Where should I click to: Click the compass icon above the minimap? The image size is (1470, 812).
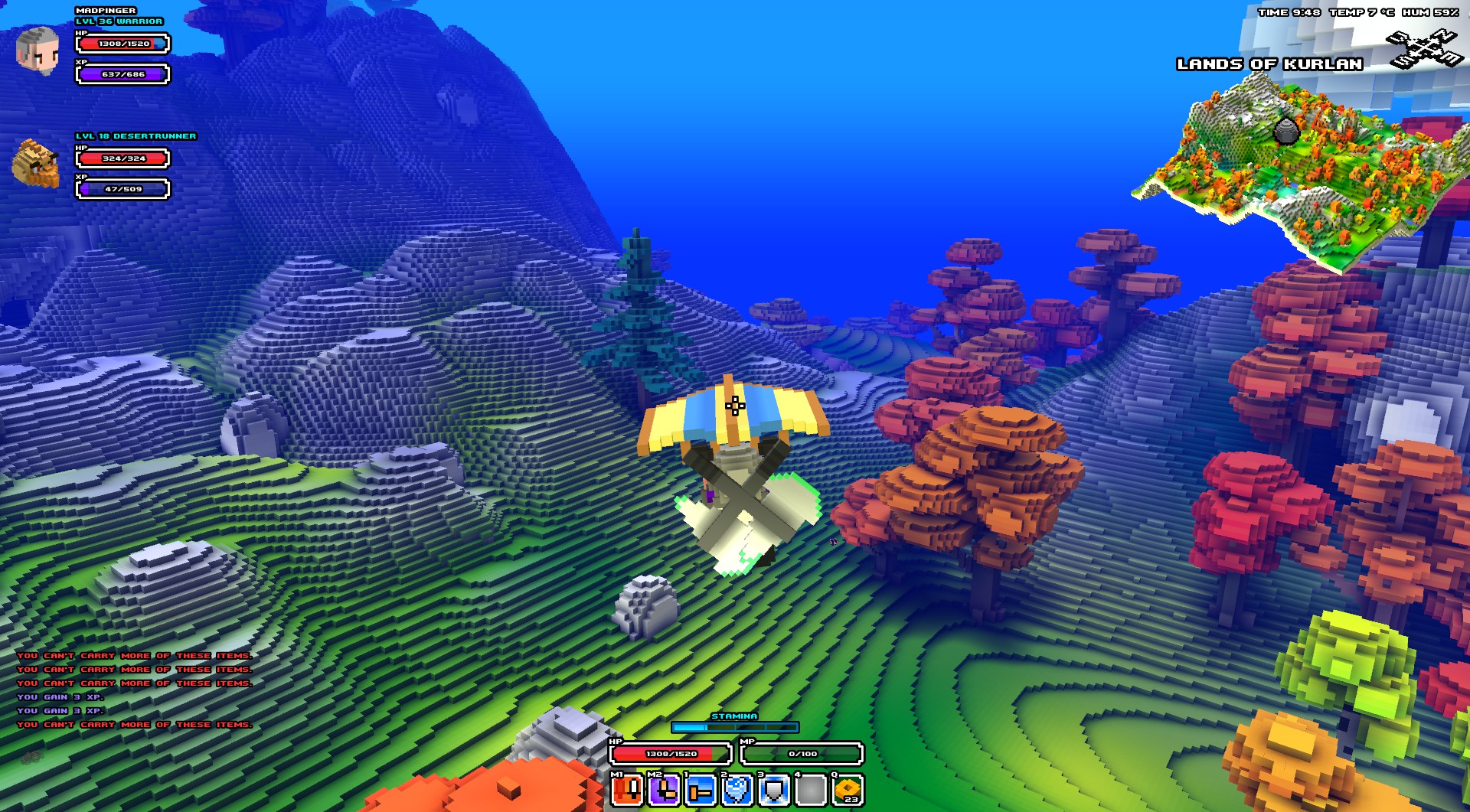(1422, 50)
